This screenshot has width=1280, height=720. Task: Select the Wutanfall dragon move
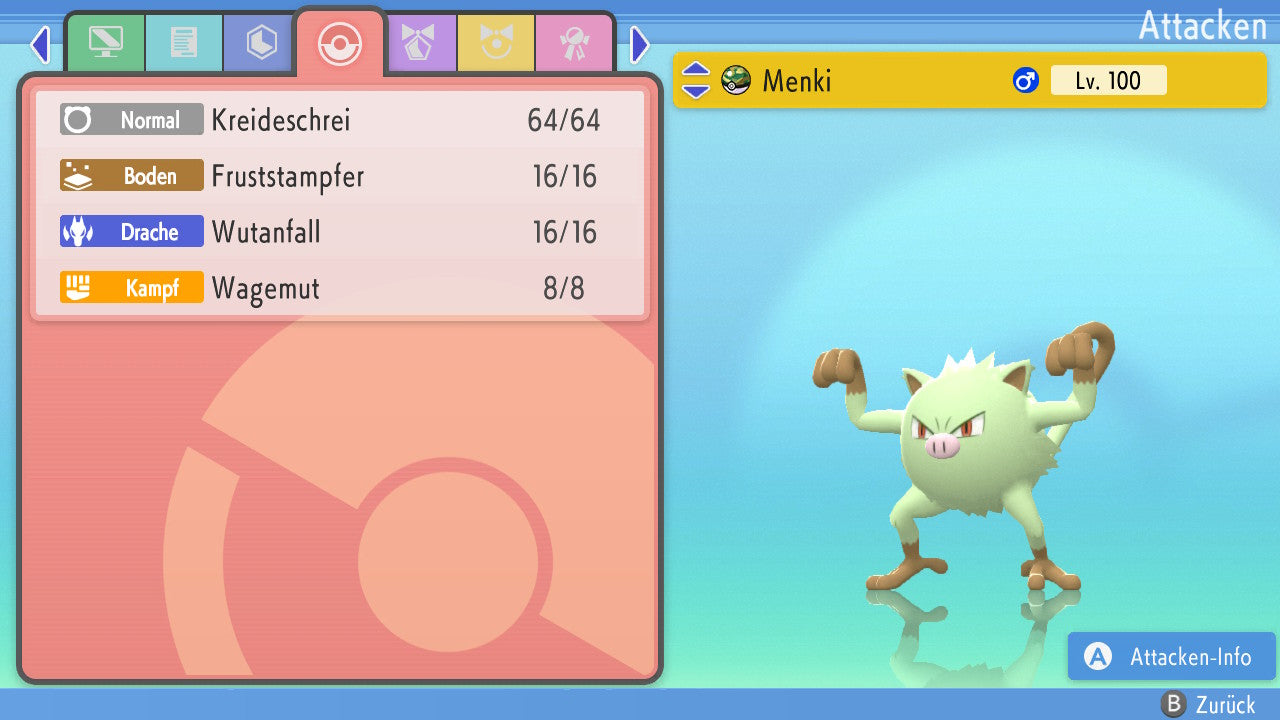click(x=340, y=233)
